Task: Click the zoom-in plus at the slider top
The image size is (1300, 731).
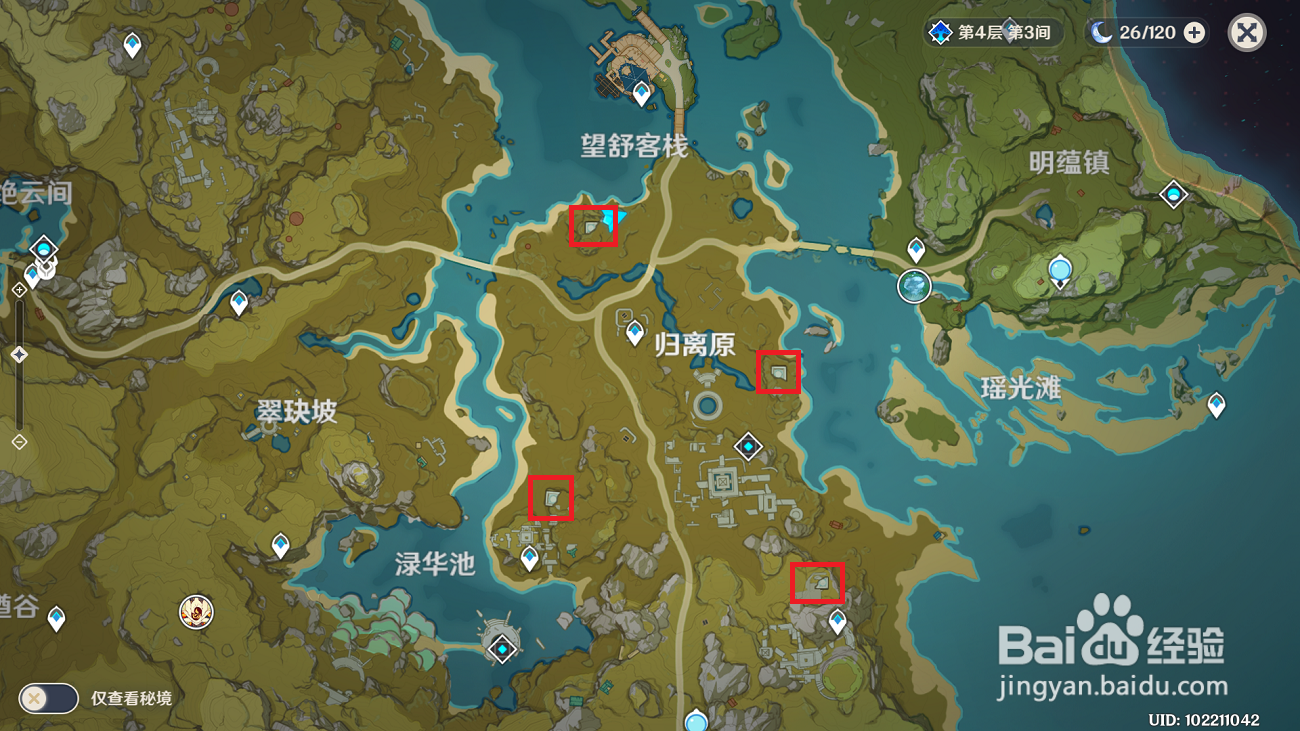Action: (17, 291)
